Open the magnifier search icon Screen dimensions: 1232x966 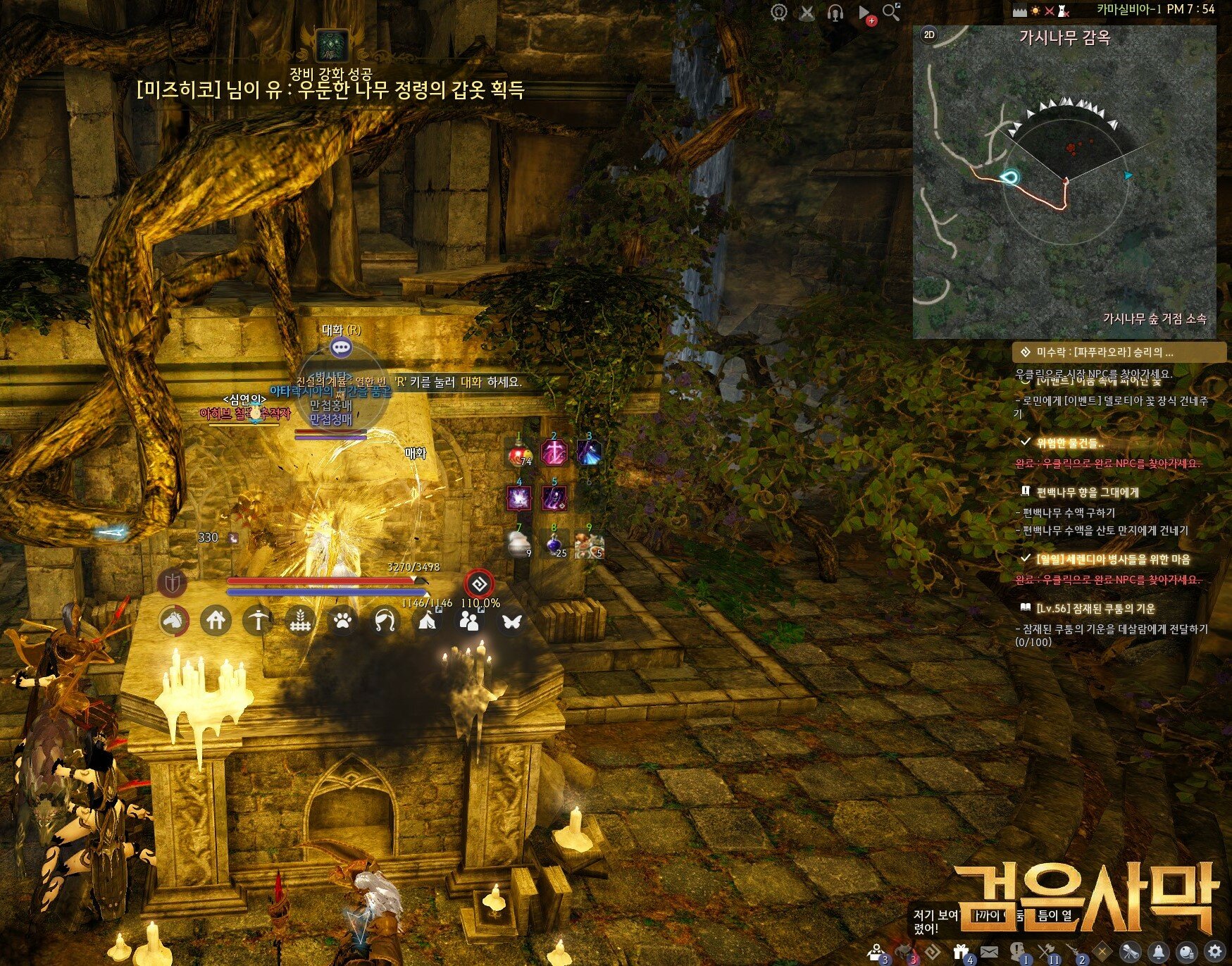click(x=891, y=12)
